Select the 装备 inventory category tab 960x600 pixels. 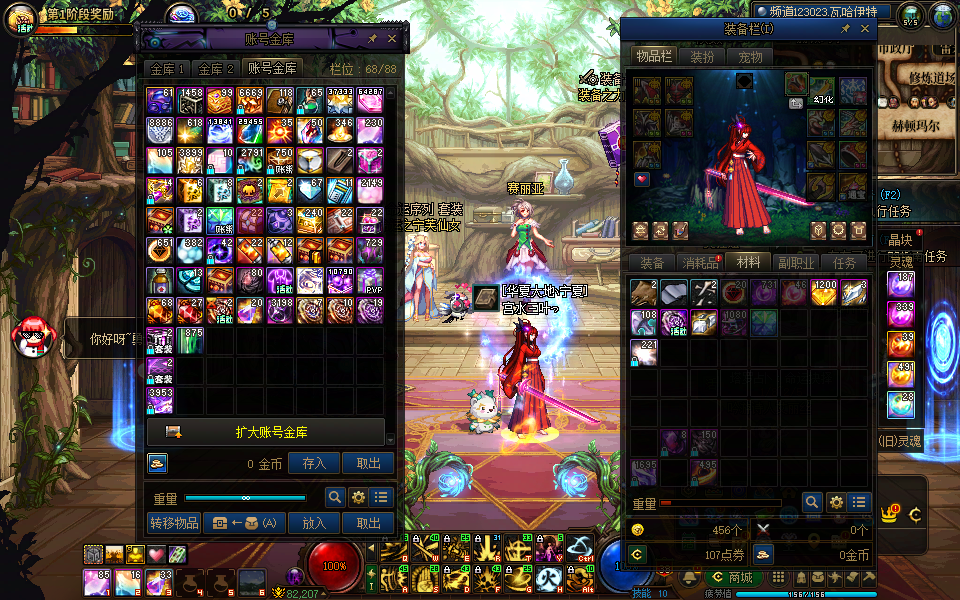coord(652,263)
